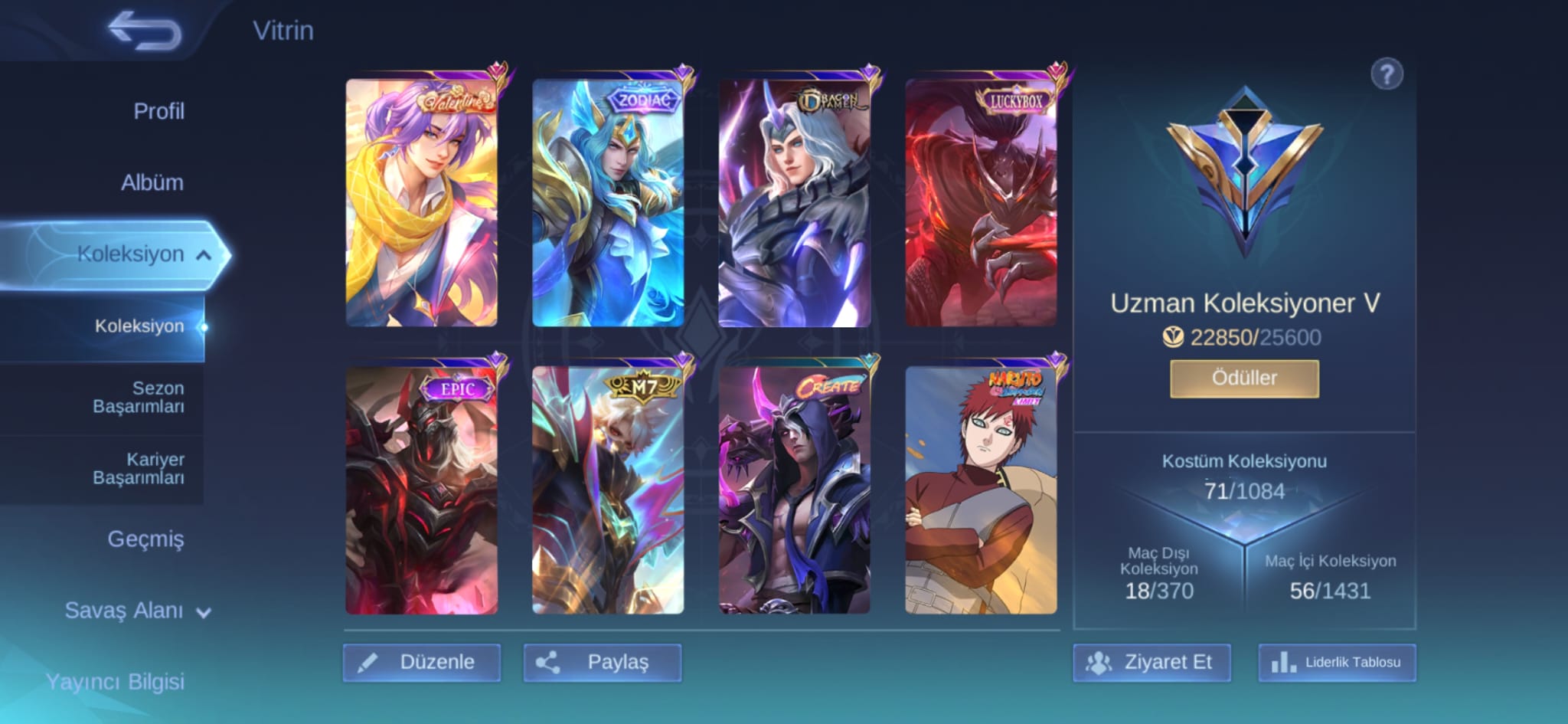The height and width of the screenshot is (724, 1568).
Task: Switch to the Albüm tab
Action: point(152,182)
